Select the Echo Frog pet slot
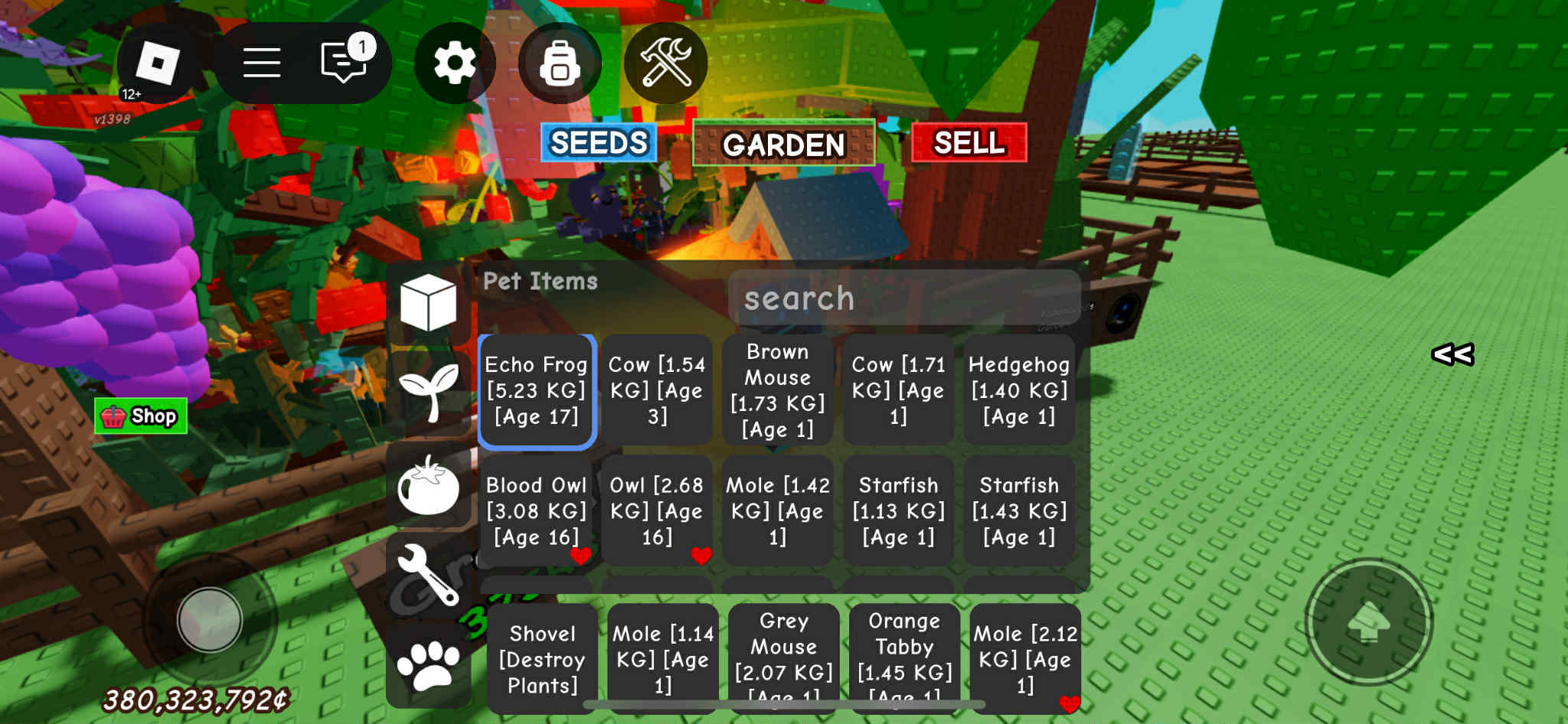This screenshot has width=1568, height=724. [x=537, y=390]
